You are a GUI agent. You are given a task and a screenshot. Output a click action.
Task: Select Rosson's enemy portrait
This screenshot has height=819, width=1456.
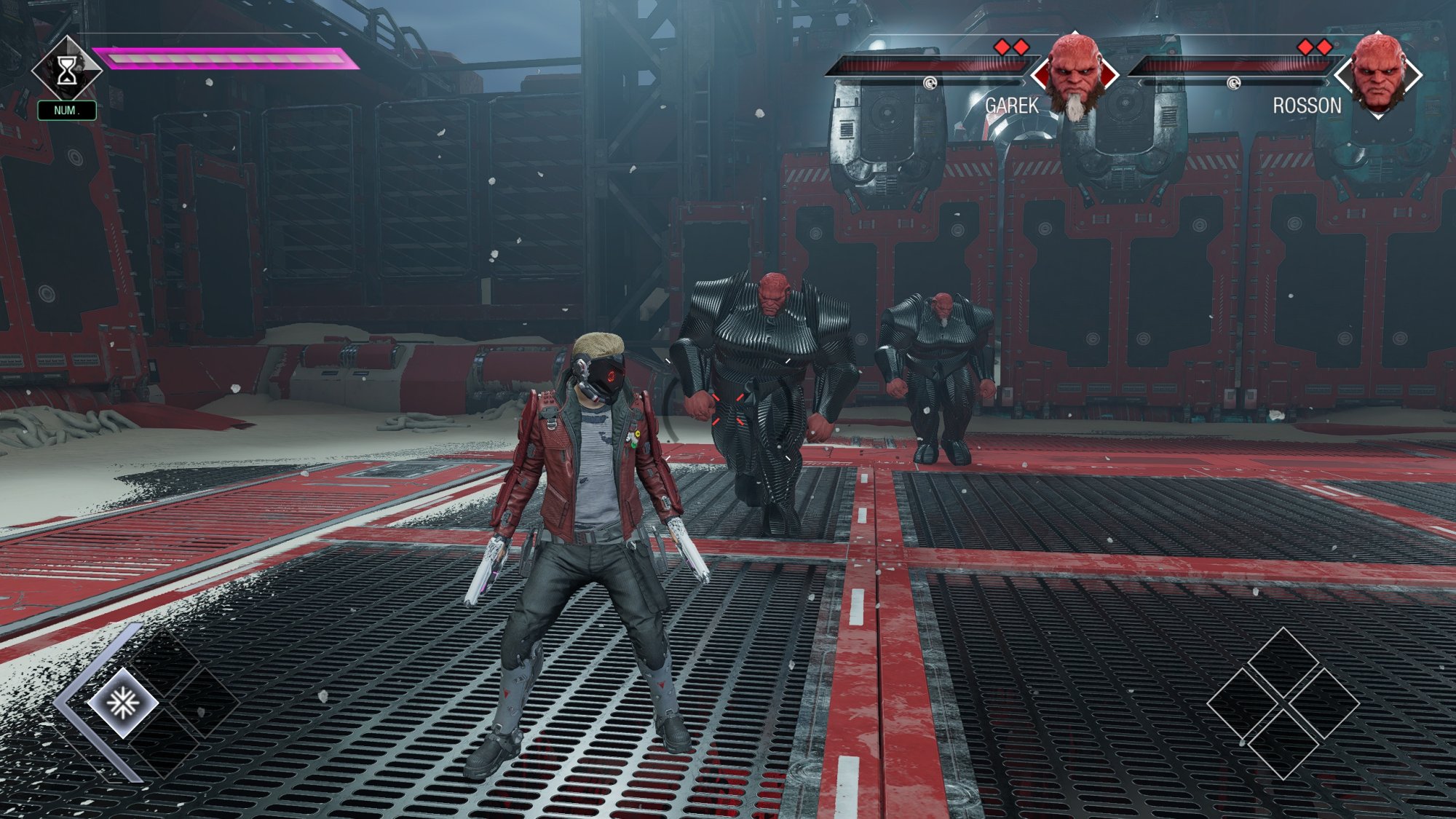tap(1377, 74)
